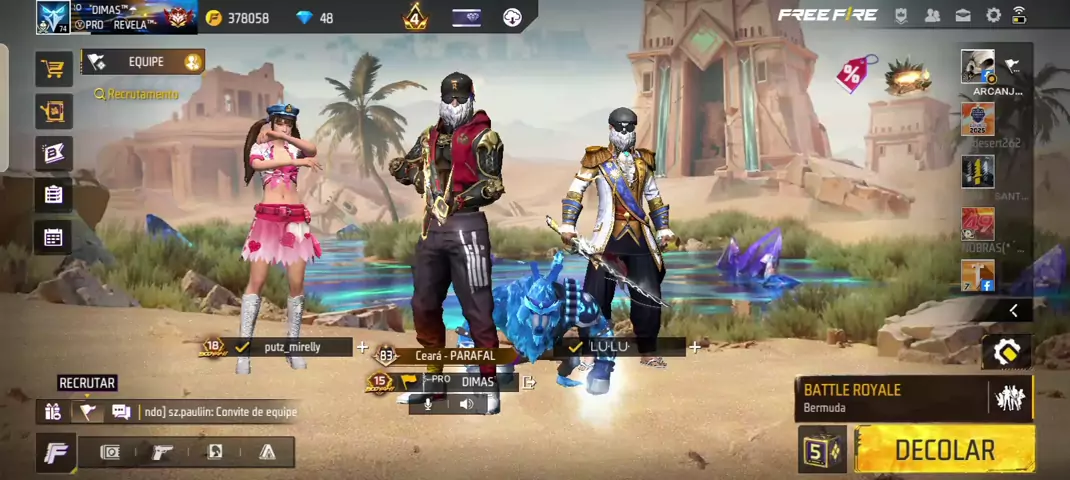This screenshot has height=480, width=1070.
Task: Open the weapon pistol loadout icon
Action: tap(161, 452)
